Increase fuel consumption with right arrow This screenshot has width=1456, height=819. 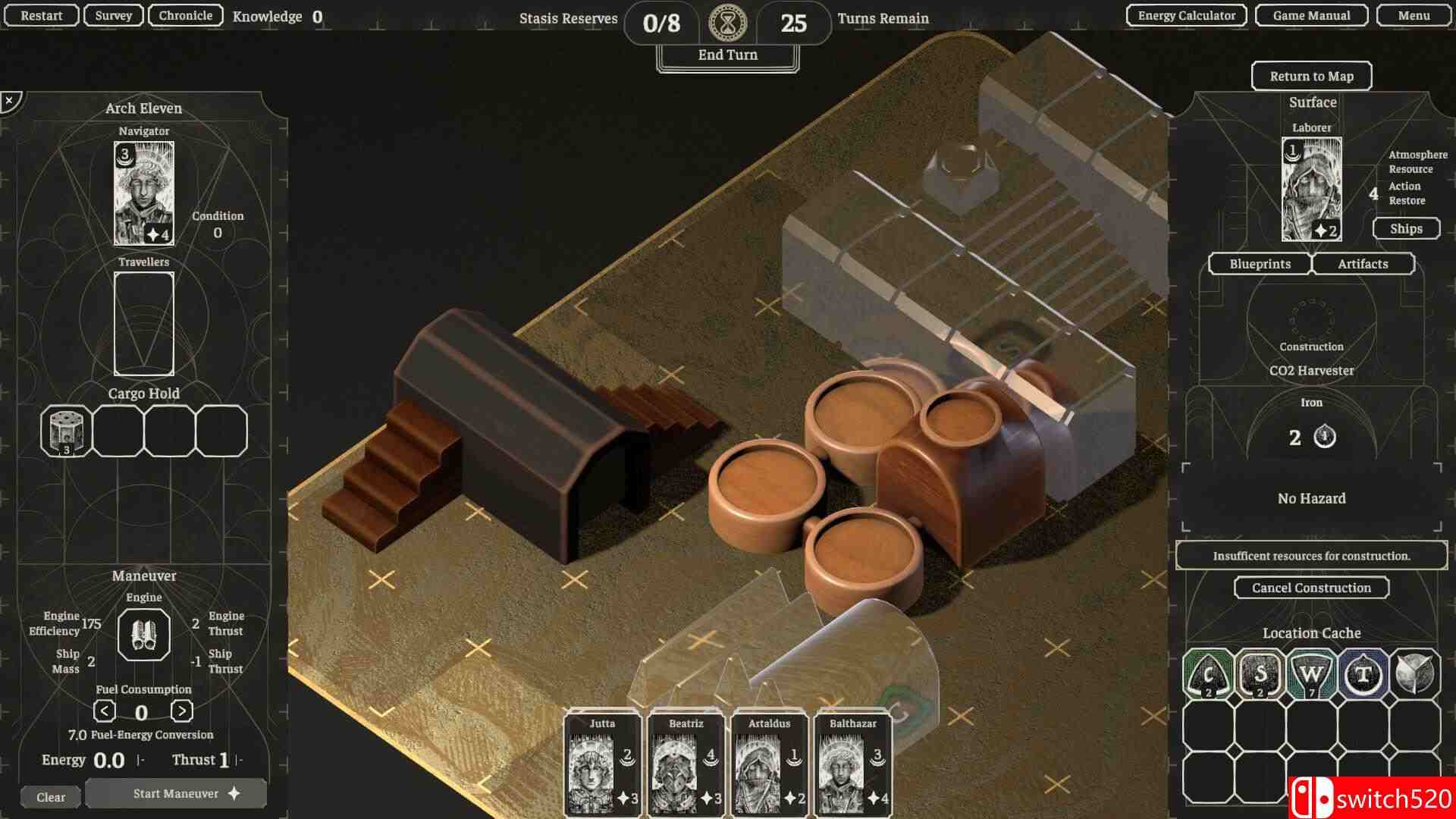pos(181,711)
